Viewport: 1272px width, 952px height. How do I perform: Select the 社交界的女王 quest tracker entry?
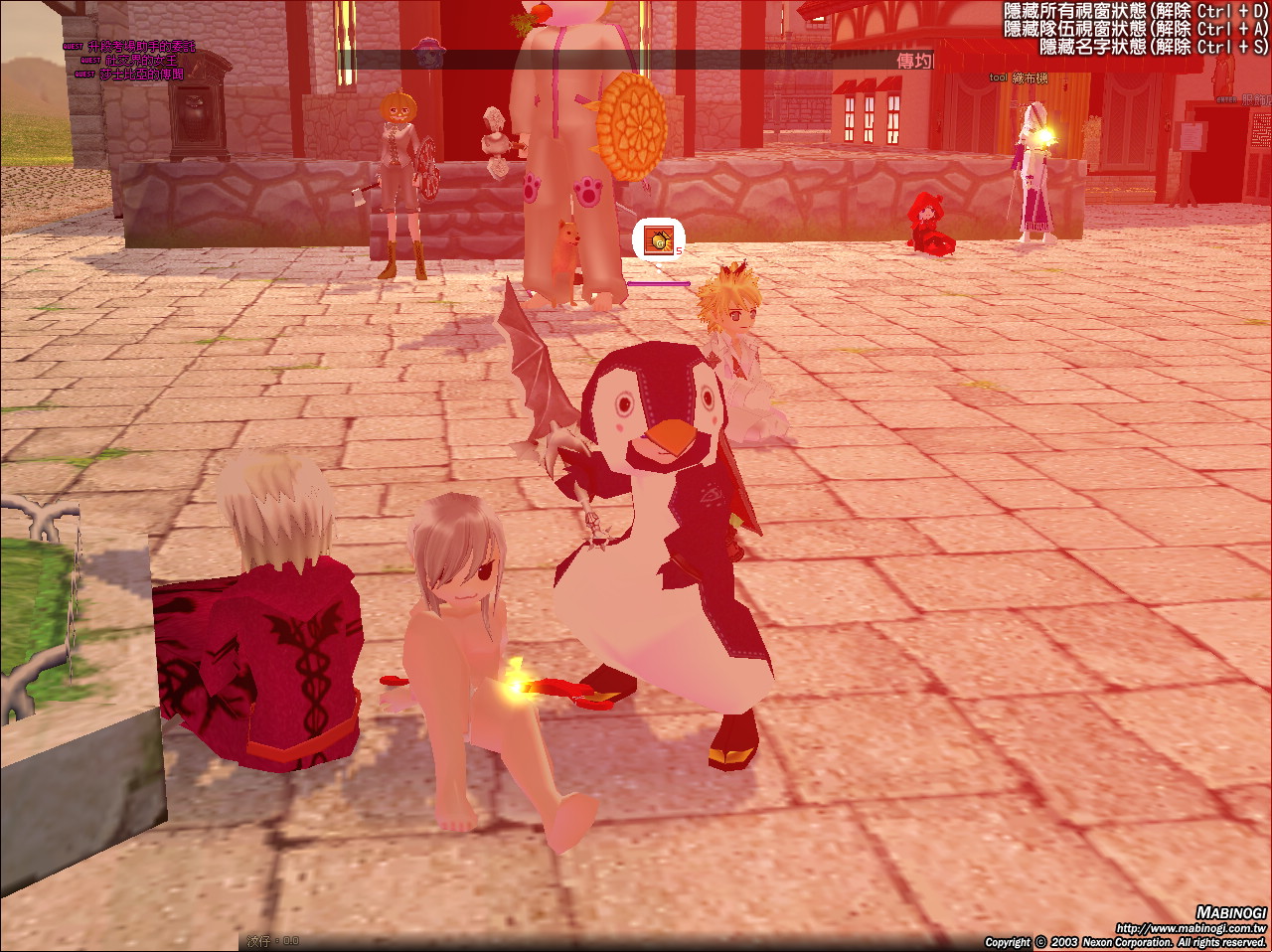[140, 61]
